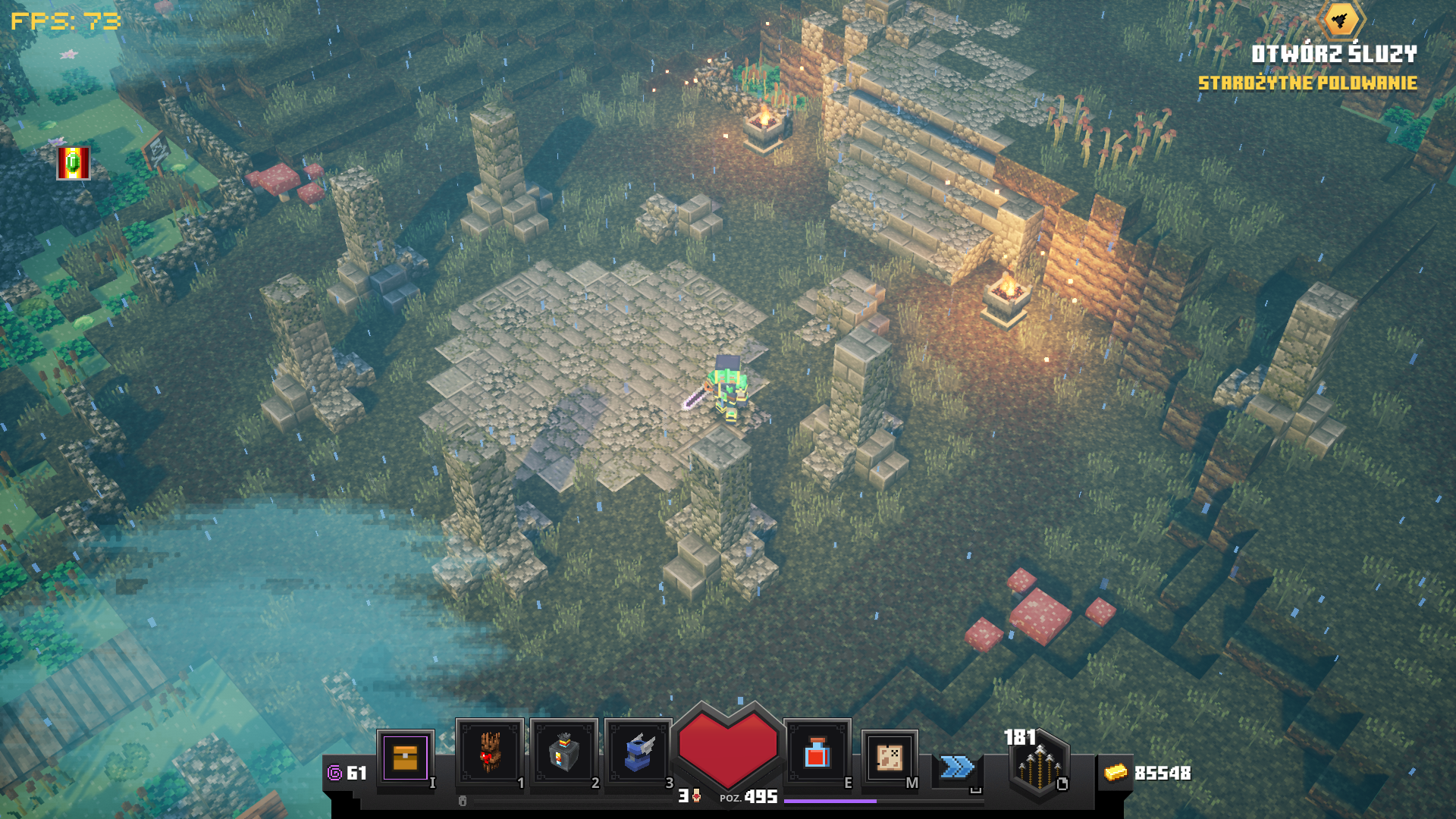Click the Otwórz śluzy objective tracker
This screenshot has height=819, width=1456.
pos(1333,55)
